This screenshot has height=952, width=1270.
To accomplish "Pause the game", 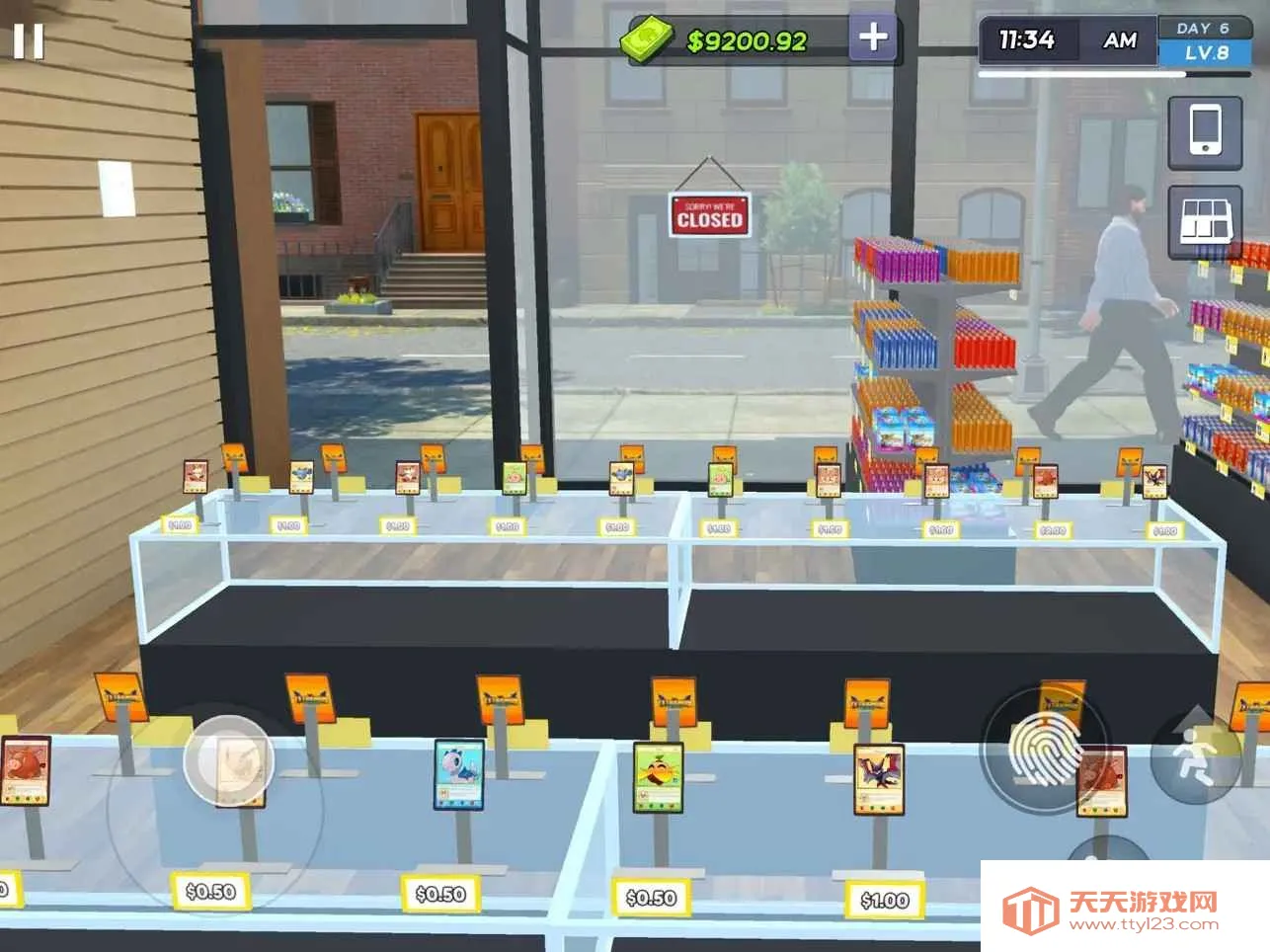I will click(29, 41).
